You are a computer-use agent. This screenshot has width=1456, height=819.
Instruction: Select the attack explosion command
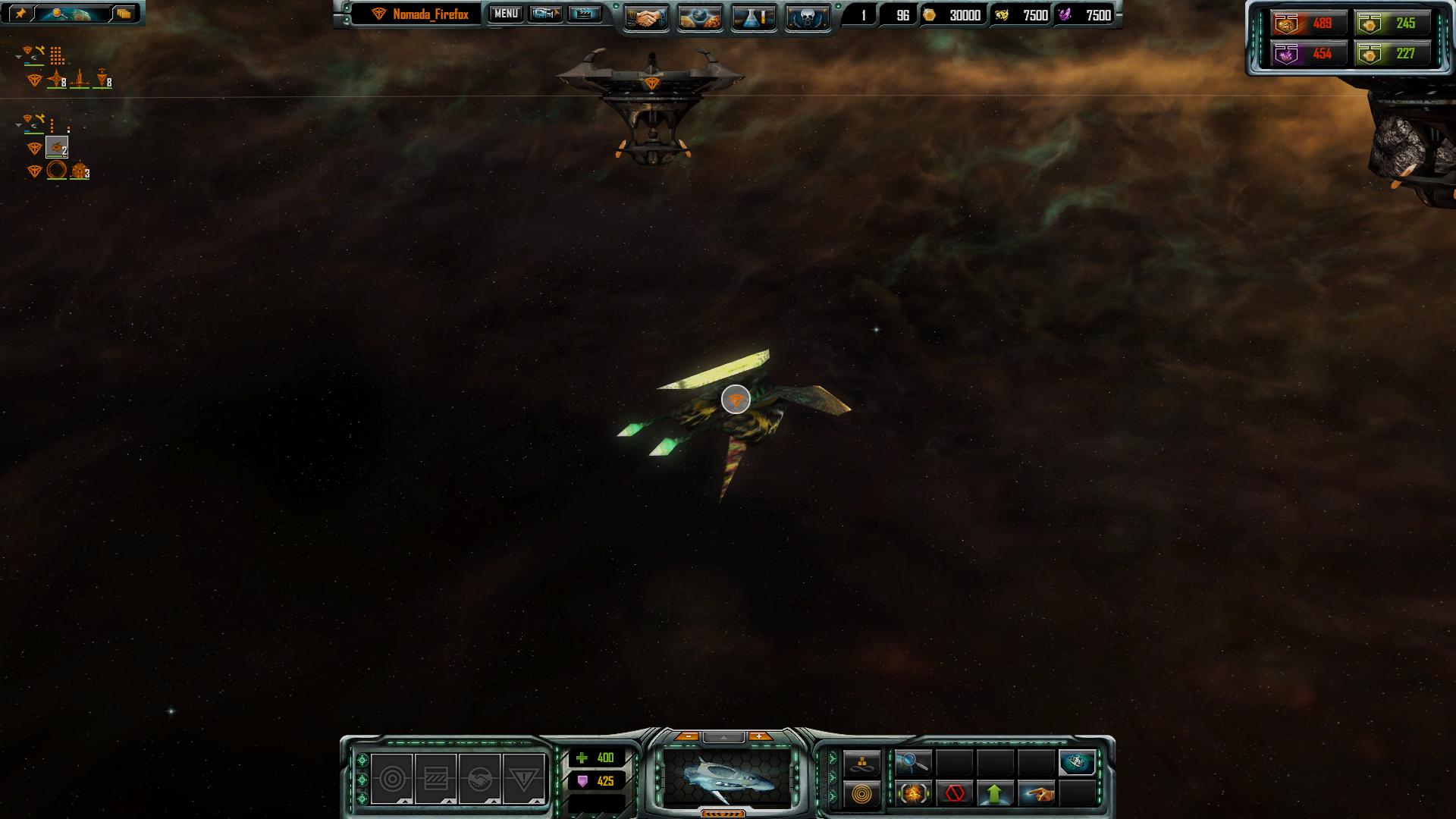[913, 794]
